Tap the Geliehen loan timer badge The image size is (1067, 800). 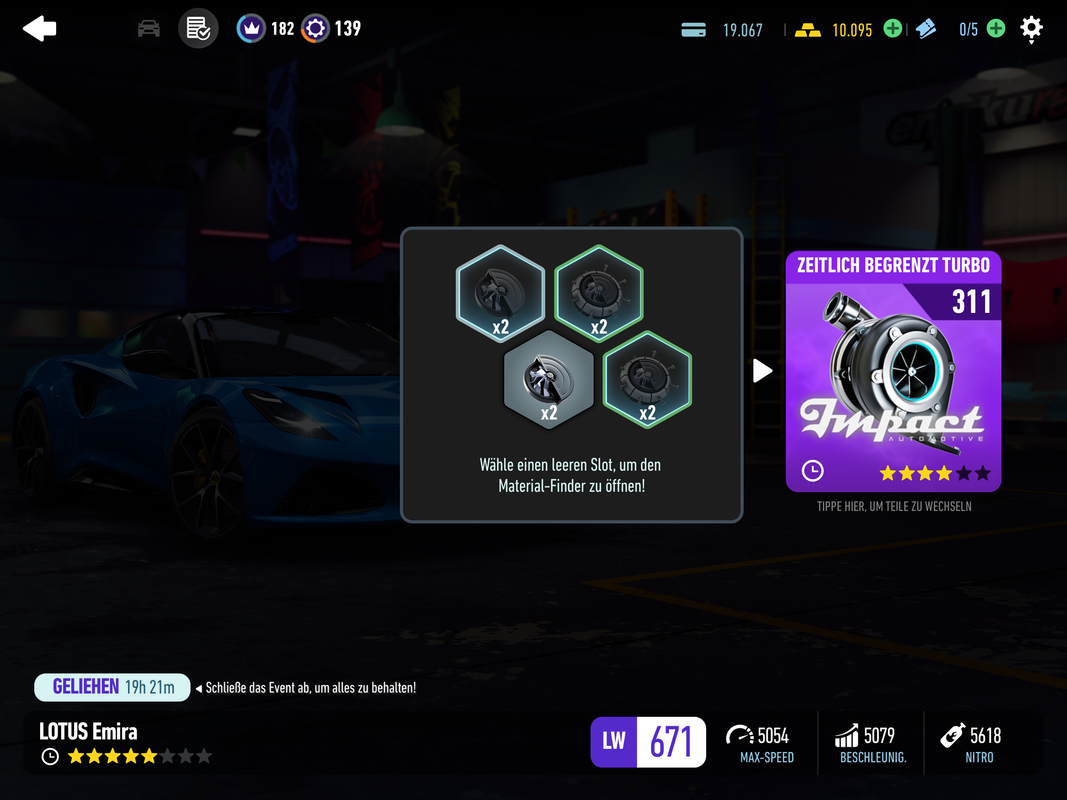[x=112, y=687]
